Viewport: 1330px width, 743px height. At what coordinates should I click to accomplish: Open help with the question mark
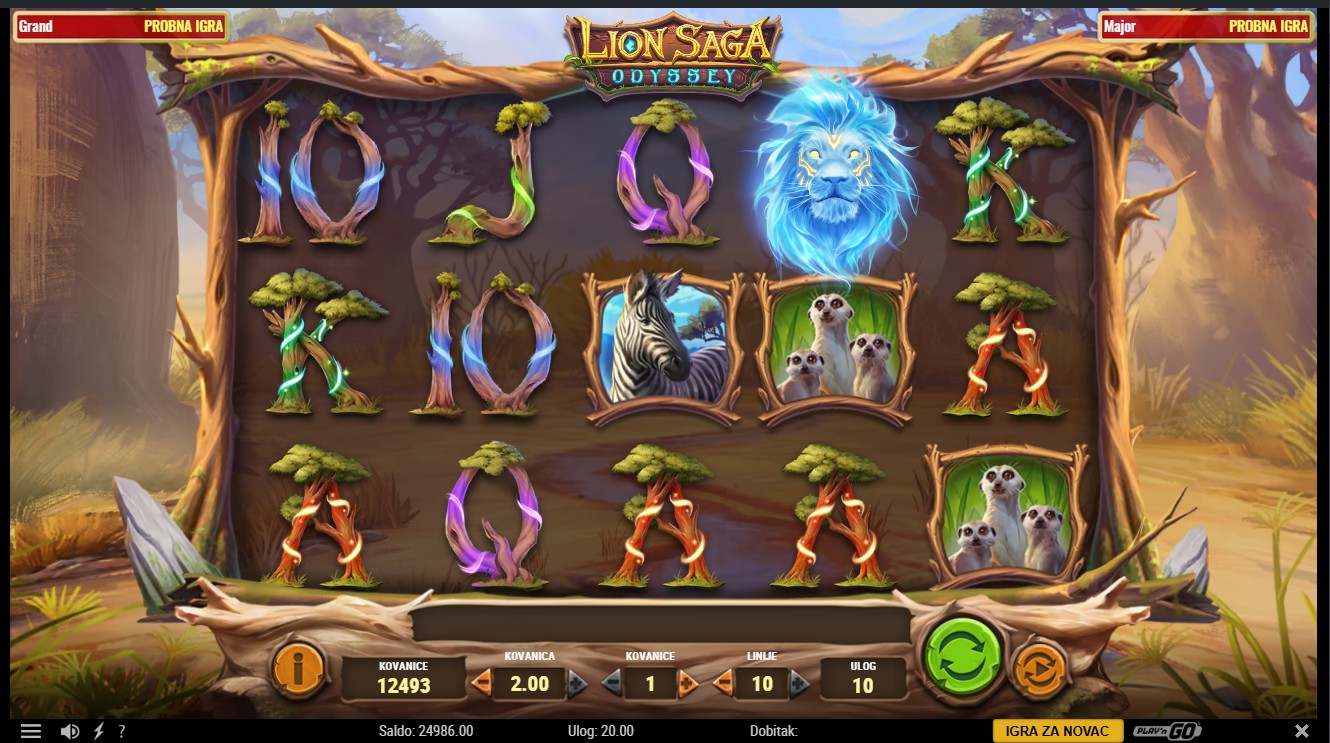pos(122,731)
